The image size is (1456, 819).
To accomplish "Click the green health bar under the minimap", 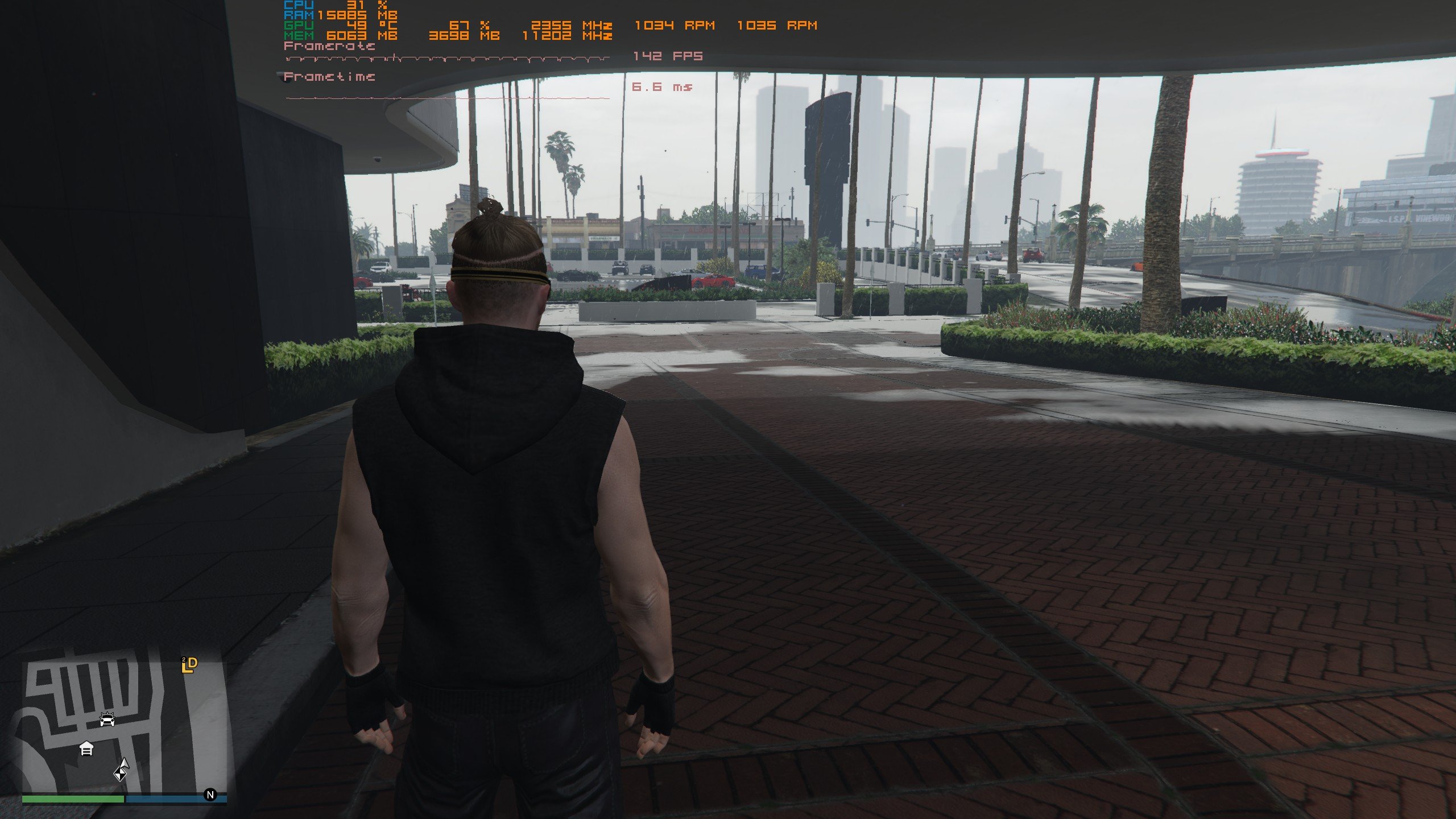I will [x=72, y=797].
